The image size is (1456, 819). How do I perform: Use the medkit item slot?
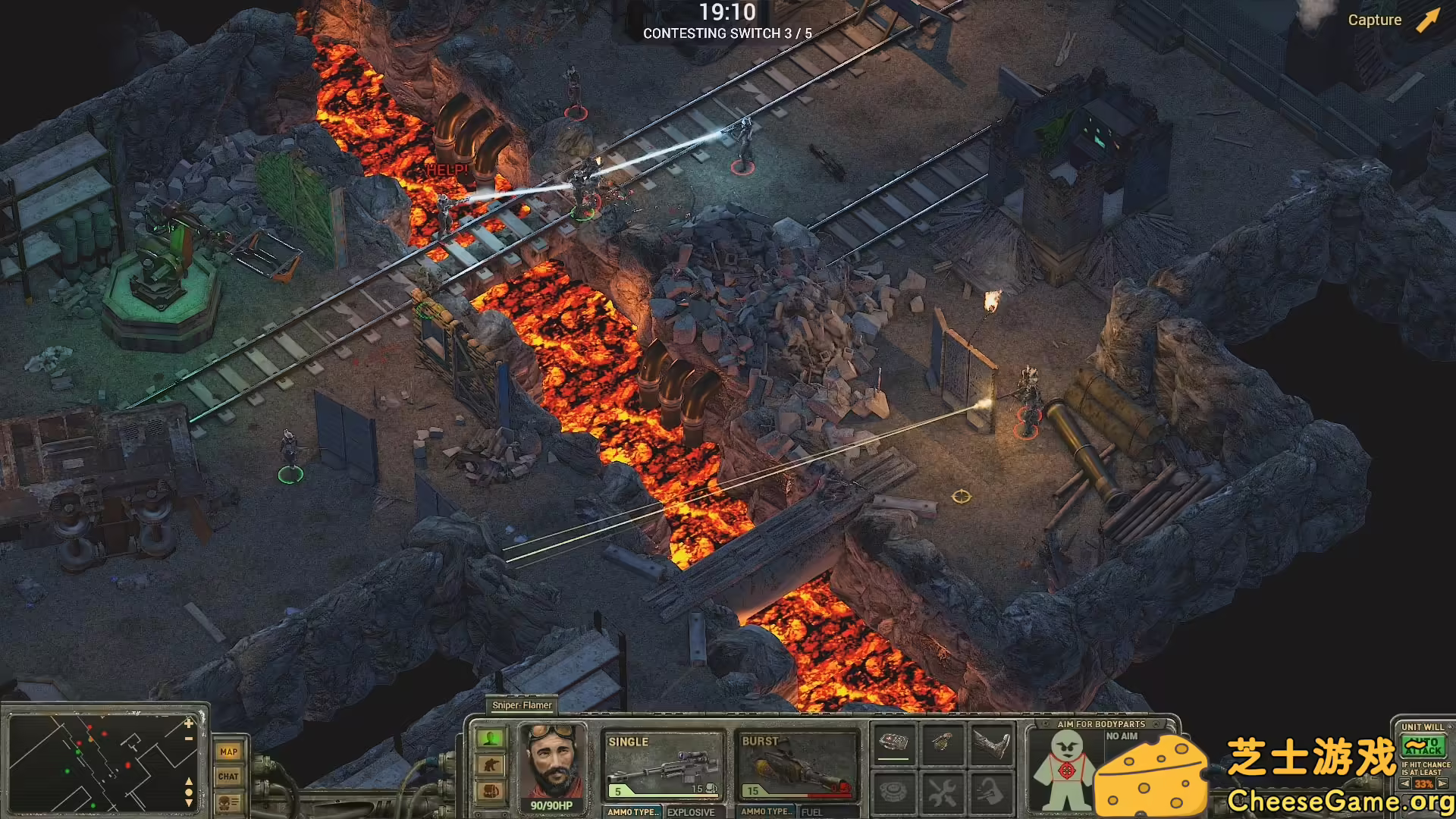(893, 742)
